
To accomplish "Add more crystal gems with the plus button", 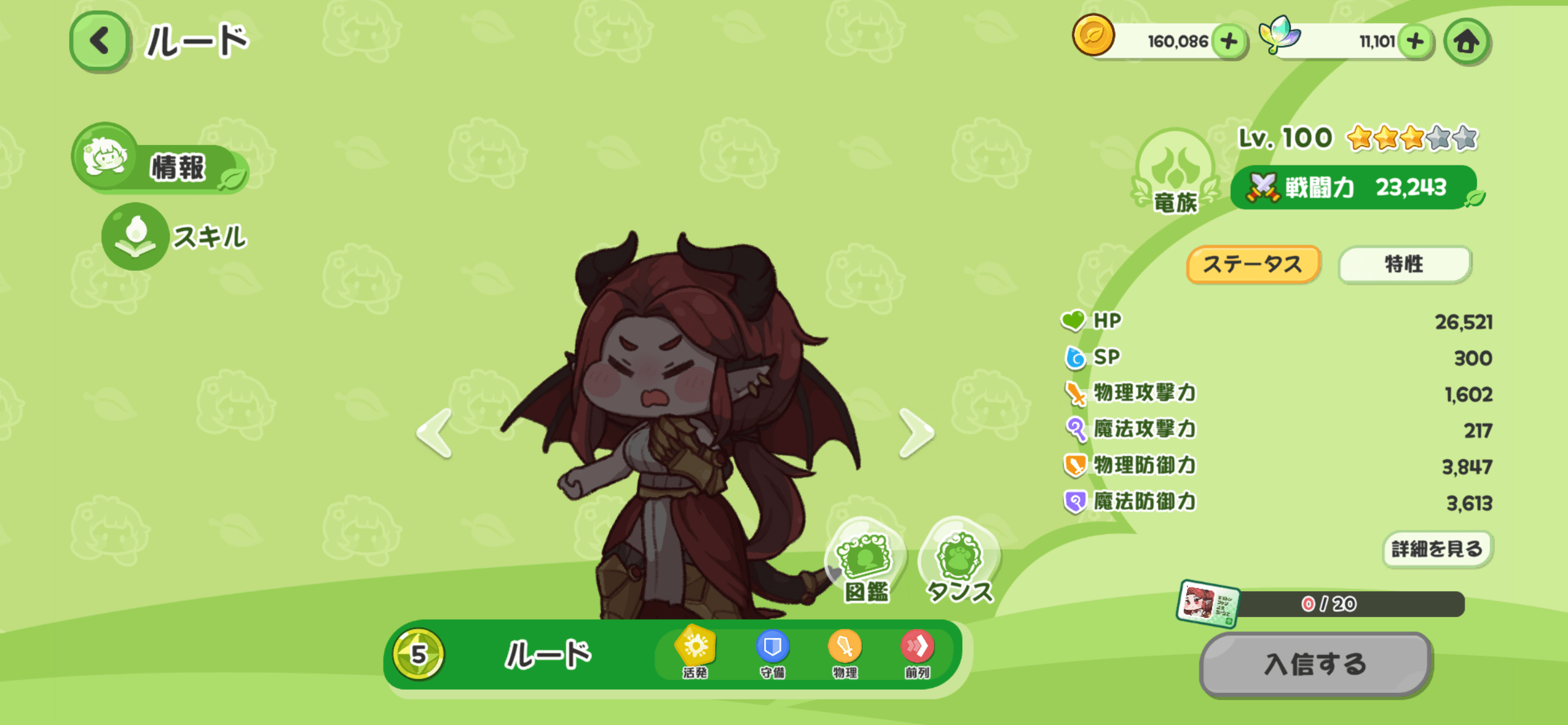I will click(x=1415, y=42).
